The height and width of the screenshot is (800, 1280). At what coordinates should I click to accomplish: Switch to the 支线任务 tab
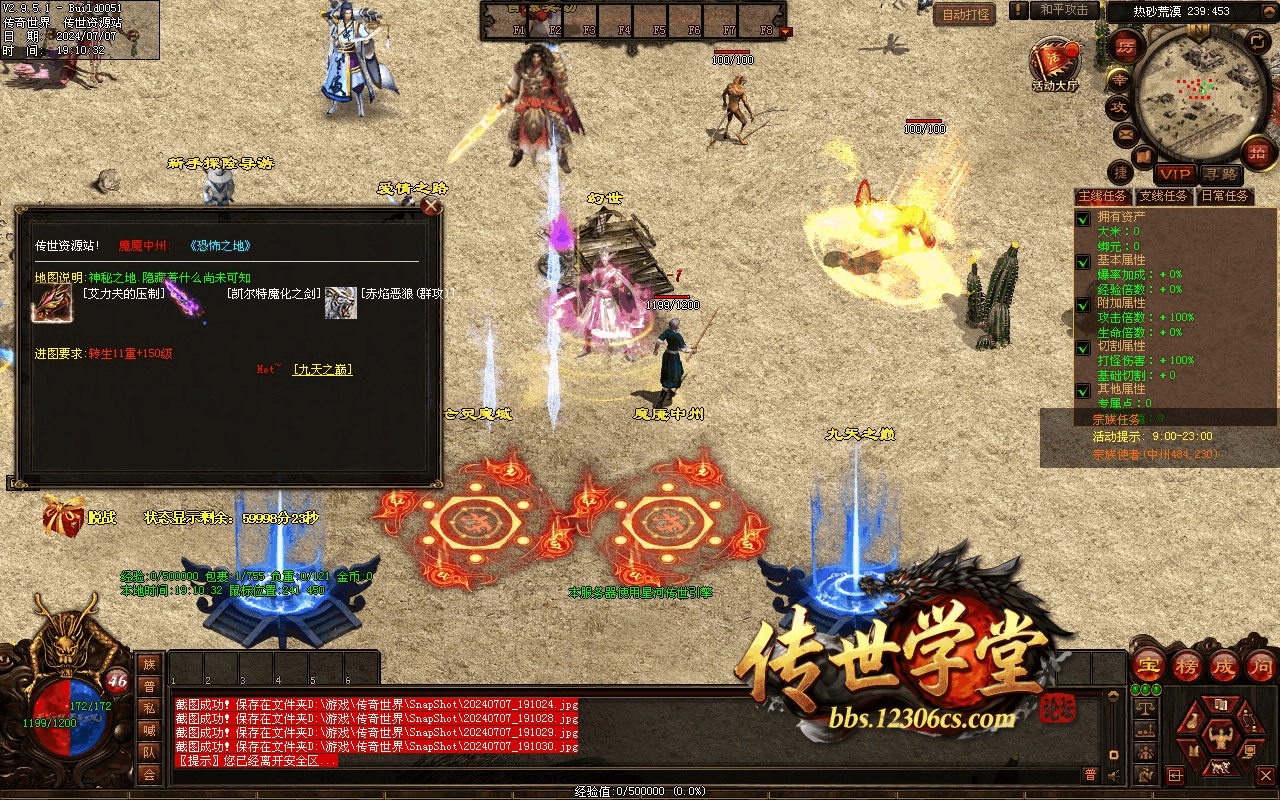1163,196
